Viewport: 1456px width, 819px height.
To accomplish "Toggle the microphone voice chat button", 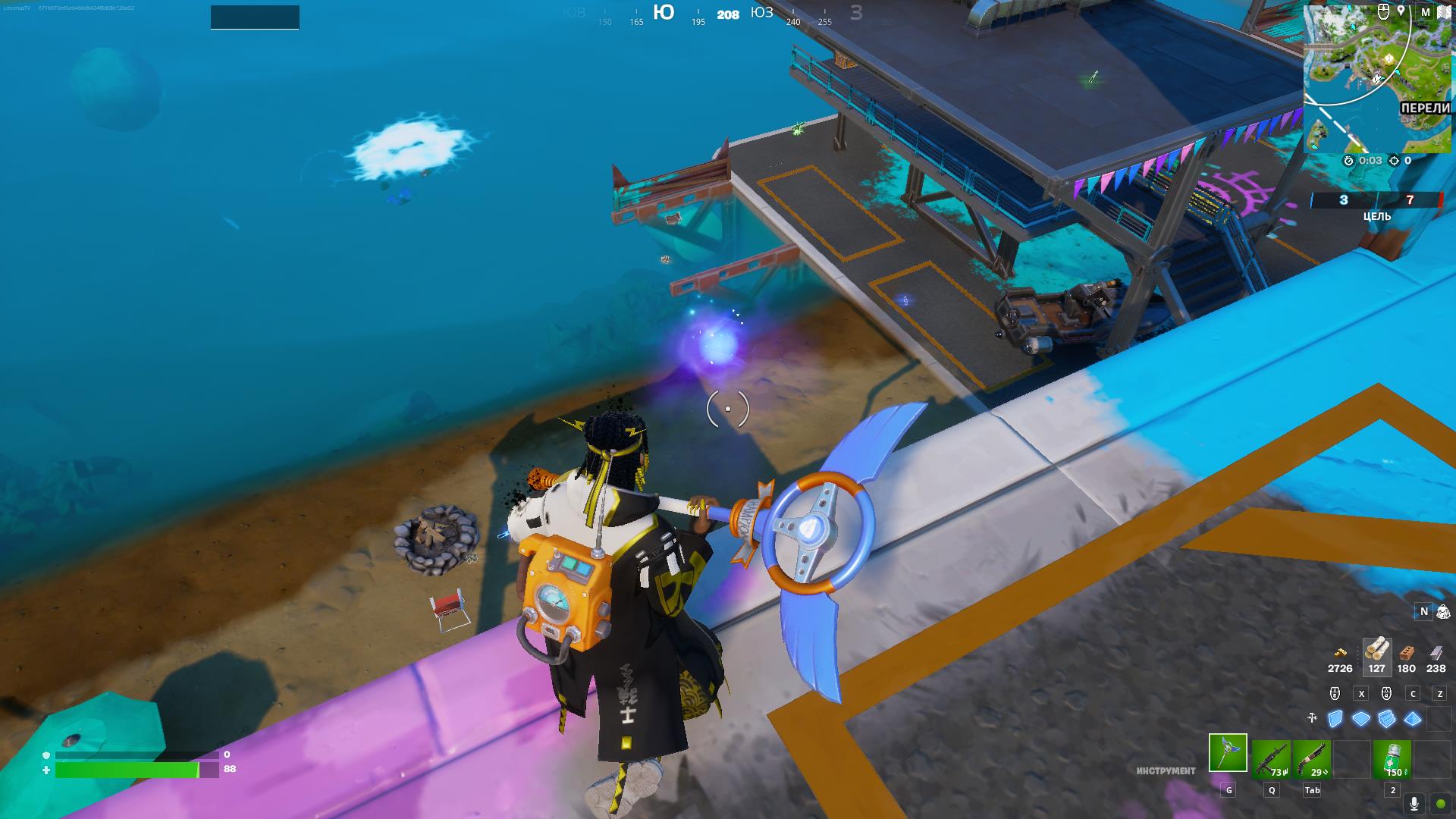I will pos(1414,803).
